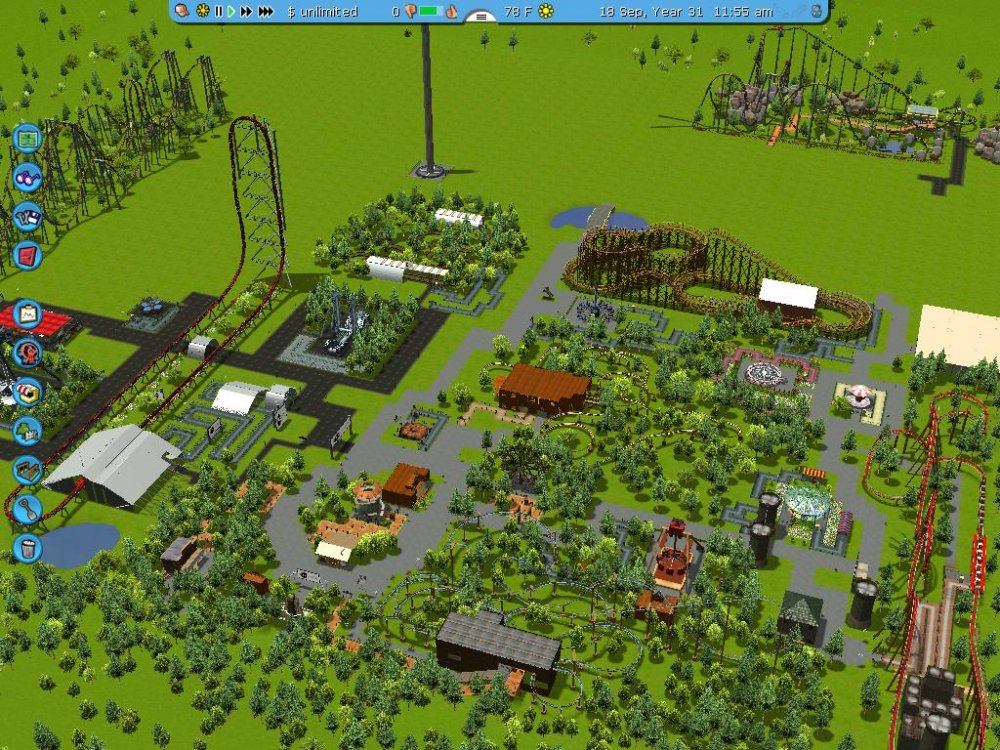
Task: Open the shops and stalls menu
Action: pyautogui.click(x=27, y=392)
